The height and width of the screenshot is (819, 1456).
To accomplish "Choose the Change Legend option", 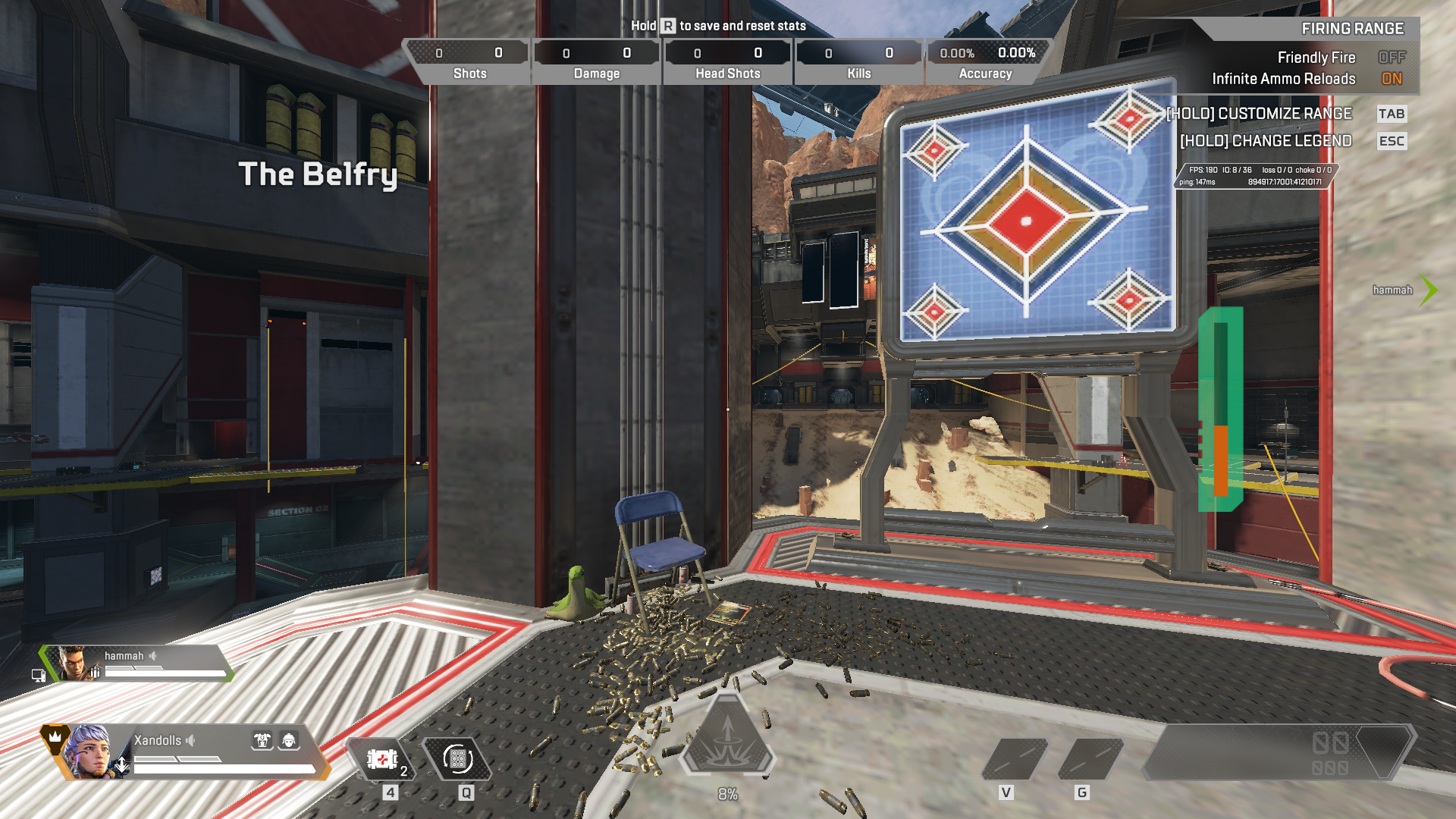I will coord(1266,141).
